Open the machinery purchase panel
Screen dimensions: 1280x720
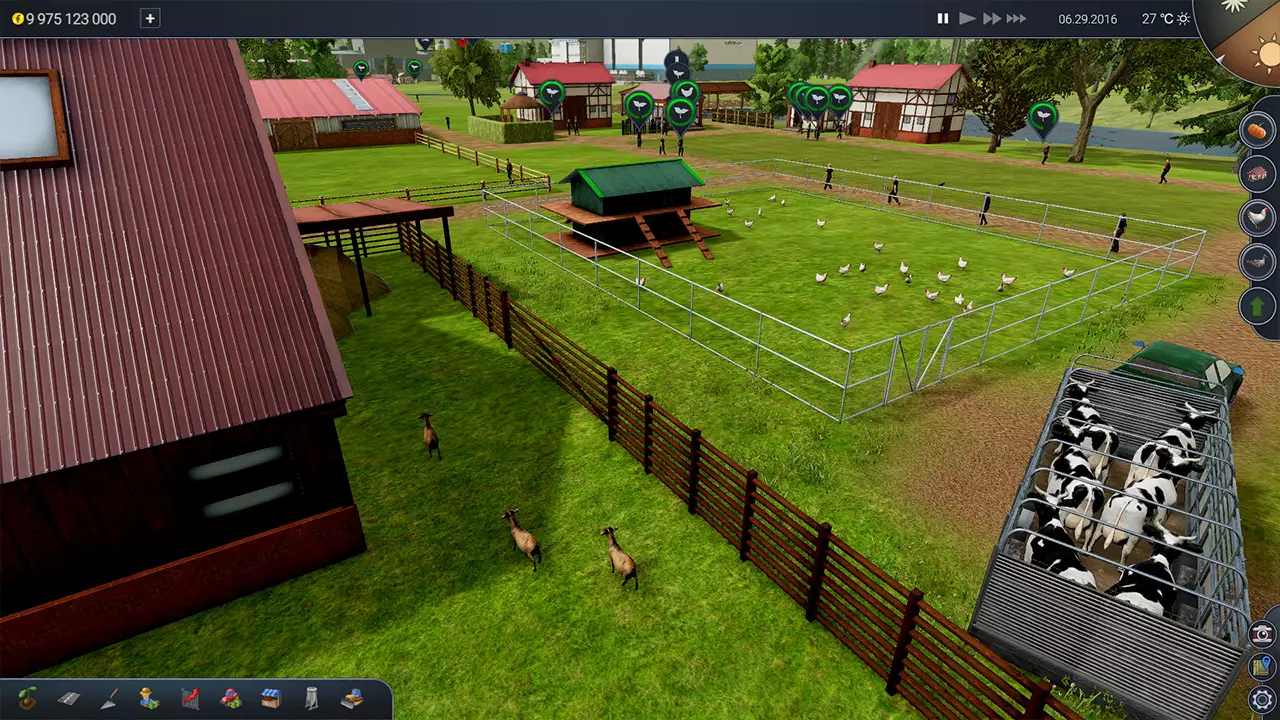[230, 700]
